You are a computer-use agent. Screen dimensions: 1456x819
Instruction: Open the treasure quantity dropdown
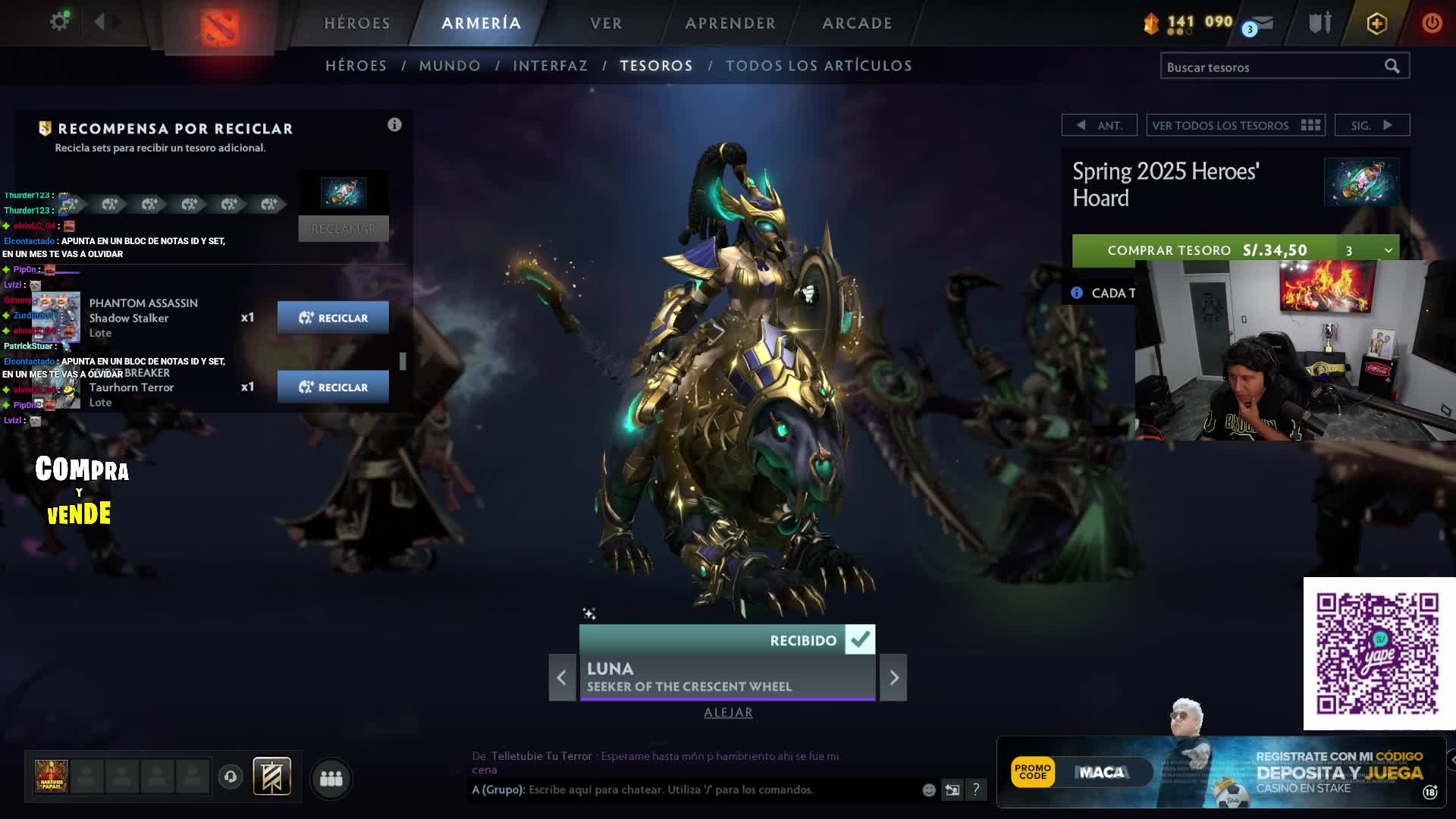pyautogui.click(x=1369, y=250)
